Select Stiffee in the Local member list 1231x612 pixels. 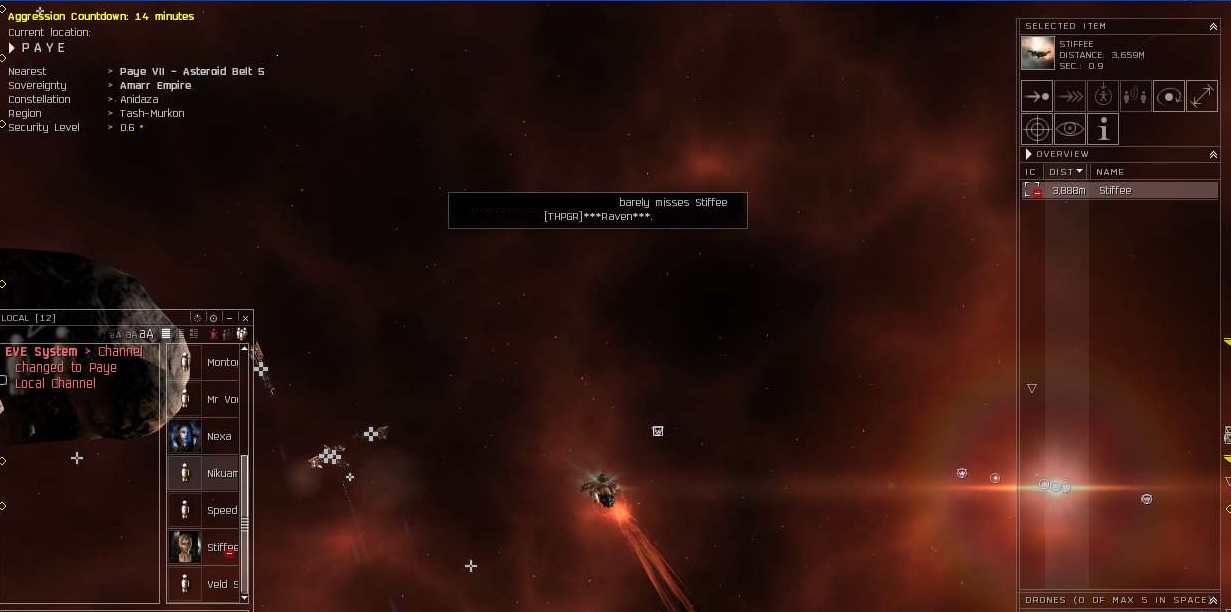[203, 547]
